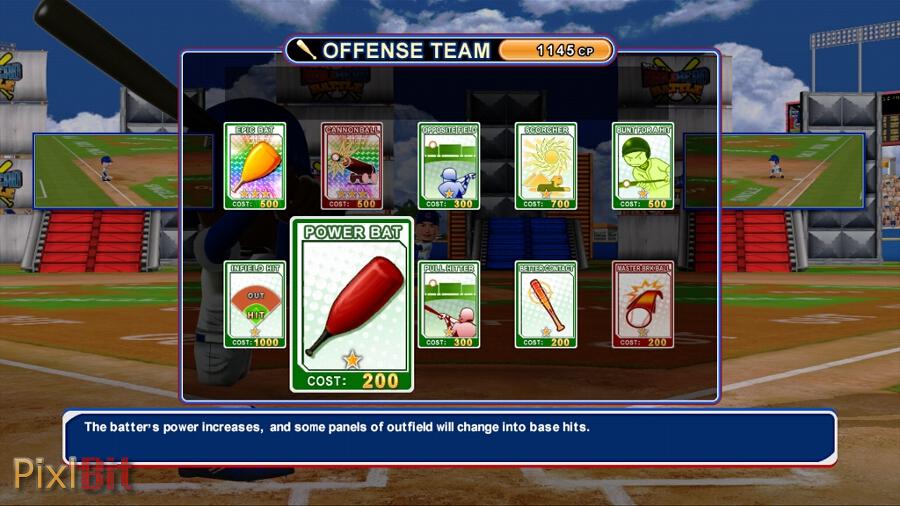Image resolution: width=900 pixels, height=506 pixels.
Task: Pick the Opposite Field card
Action: (x=448, y=166)
